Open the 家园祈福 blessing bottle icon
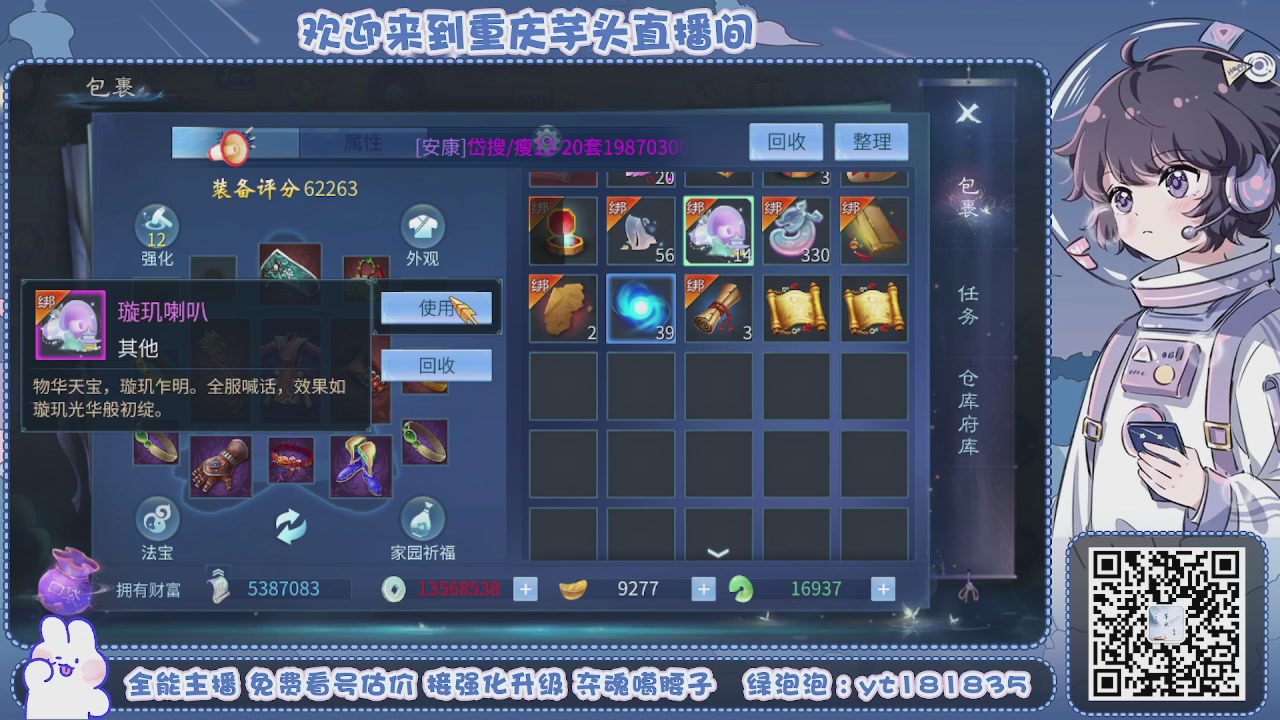The width and height of the screenshot is (1280, 720). click(x=423, y=520)
